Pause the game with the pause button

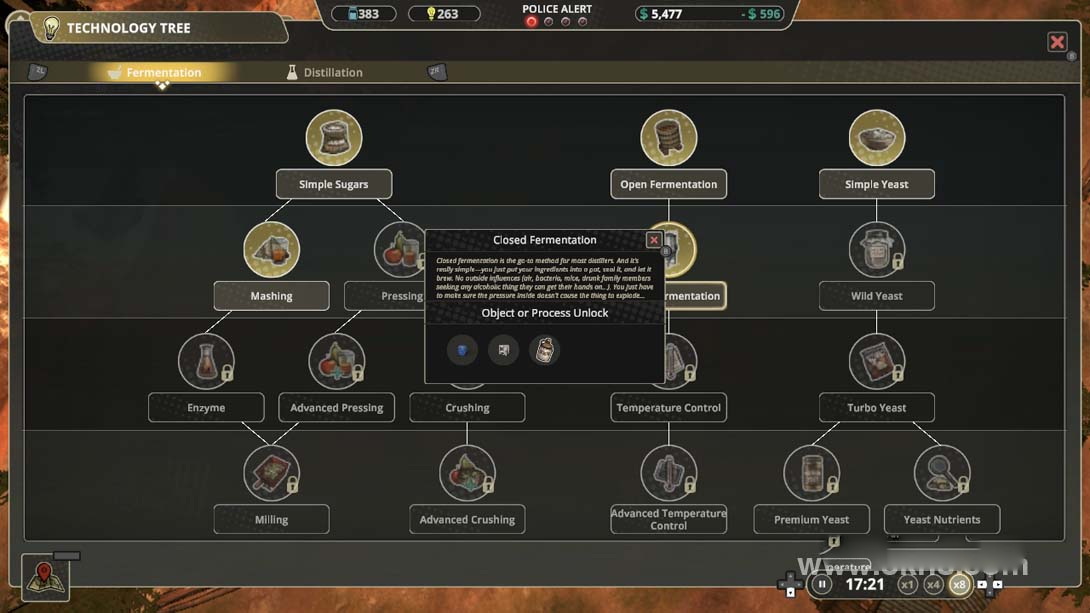pyautogui.click(x=822, y=585)
